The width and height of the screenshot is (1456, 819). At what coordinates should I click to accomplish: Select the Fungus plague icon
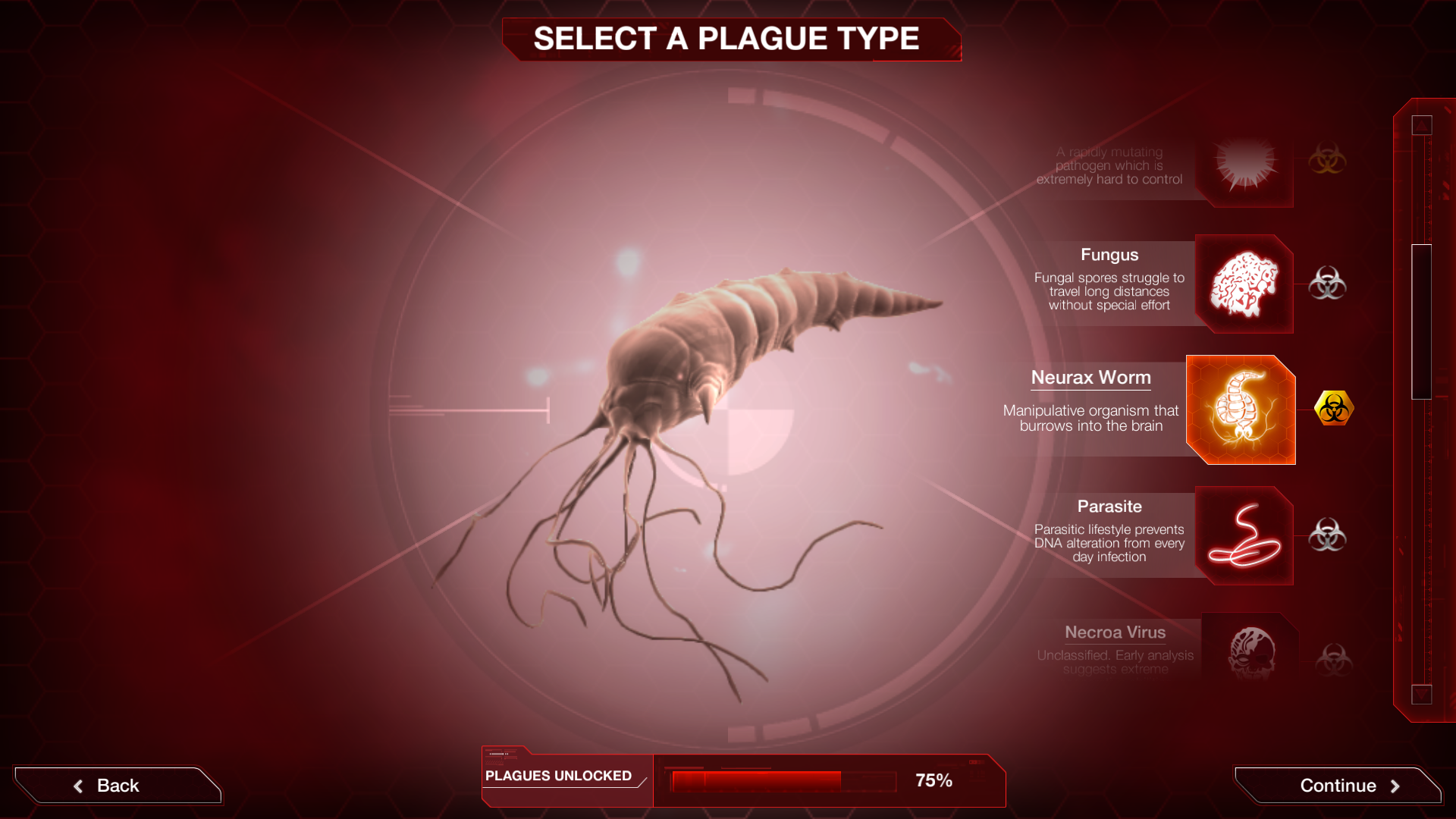click(1244, 284)
